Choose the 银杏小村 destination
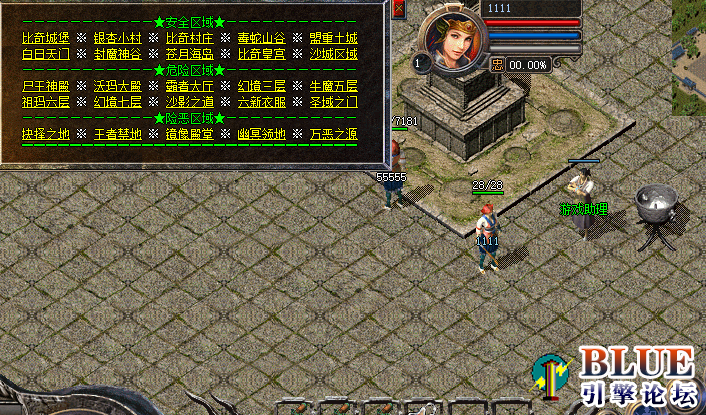This screenshot has width=706, height=415. [x=118, y=38]
